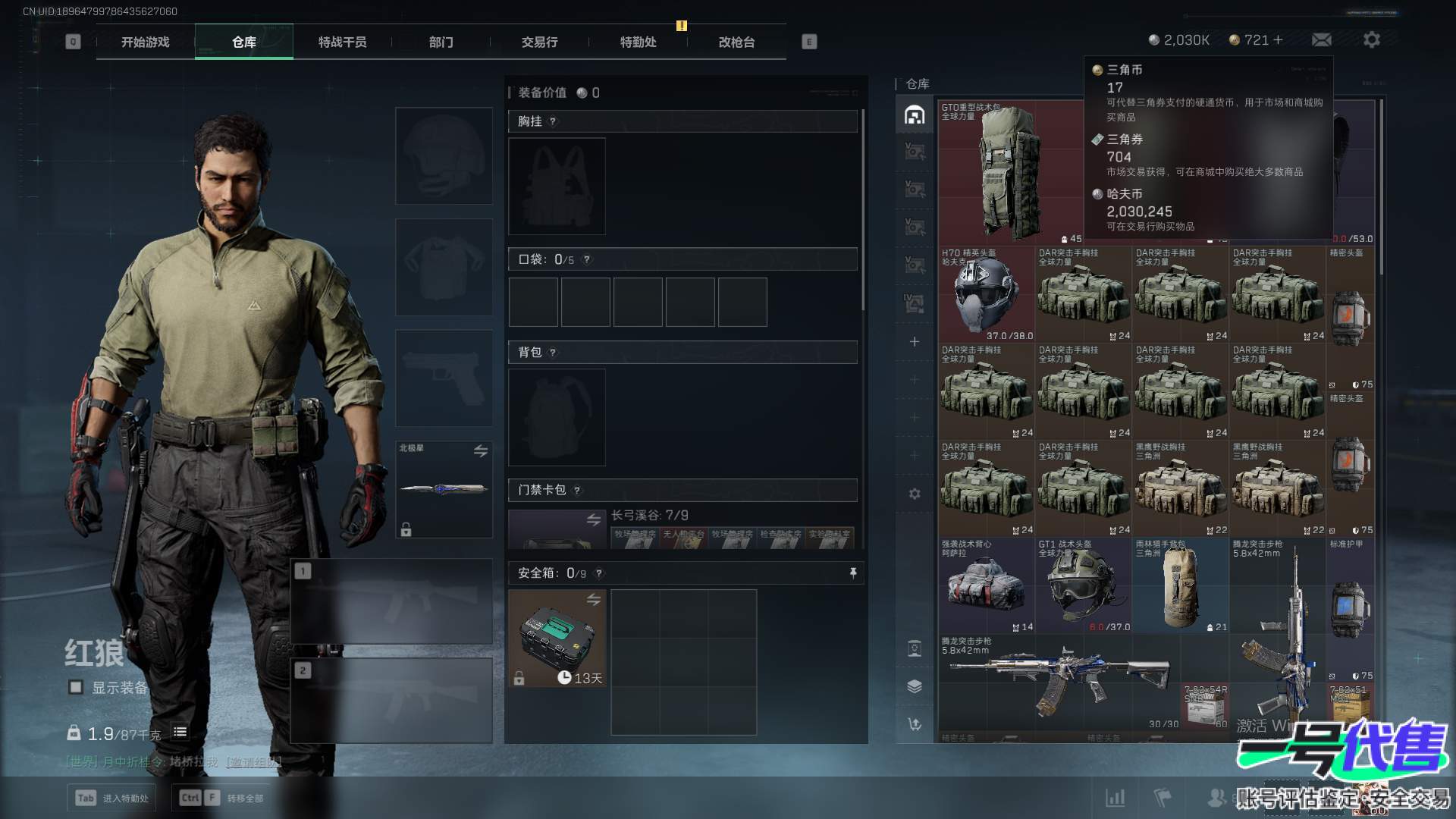Viewport: 1456px width, 819px height.
Task: Go to the 交易行 tab
Action: coord(539,42)
